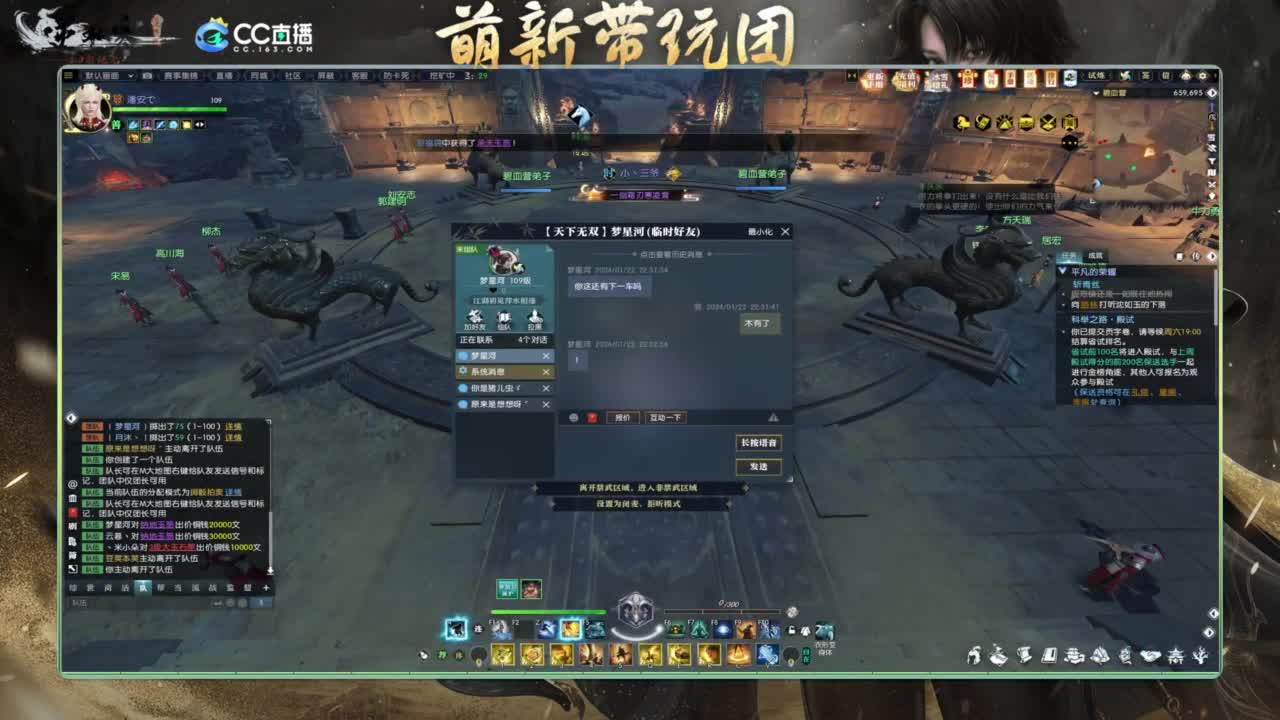Select the 组队 team invite icon

[504, 316]
